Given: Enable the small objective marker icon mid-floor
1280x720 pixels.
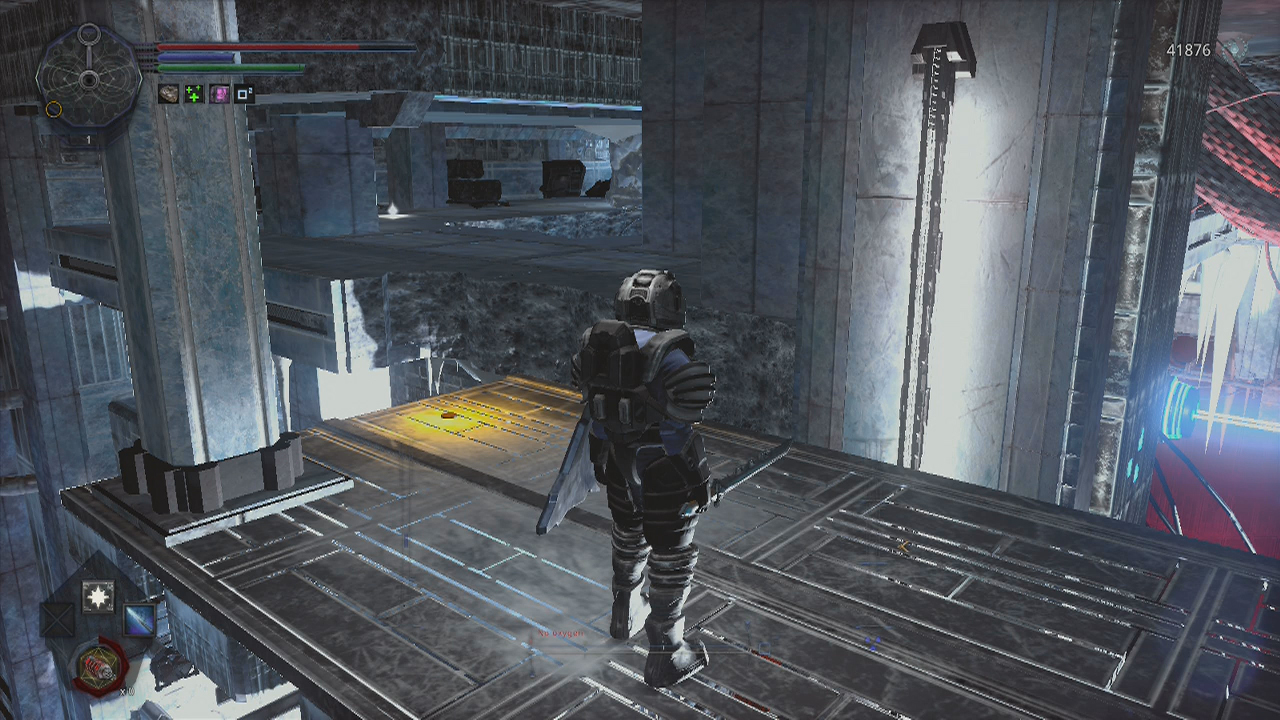Looking at the screenshot, I should coord(903,548).
